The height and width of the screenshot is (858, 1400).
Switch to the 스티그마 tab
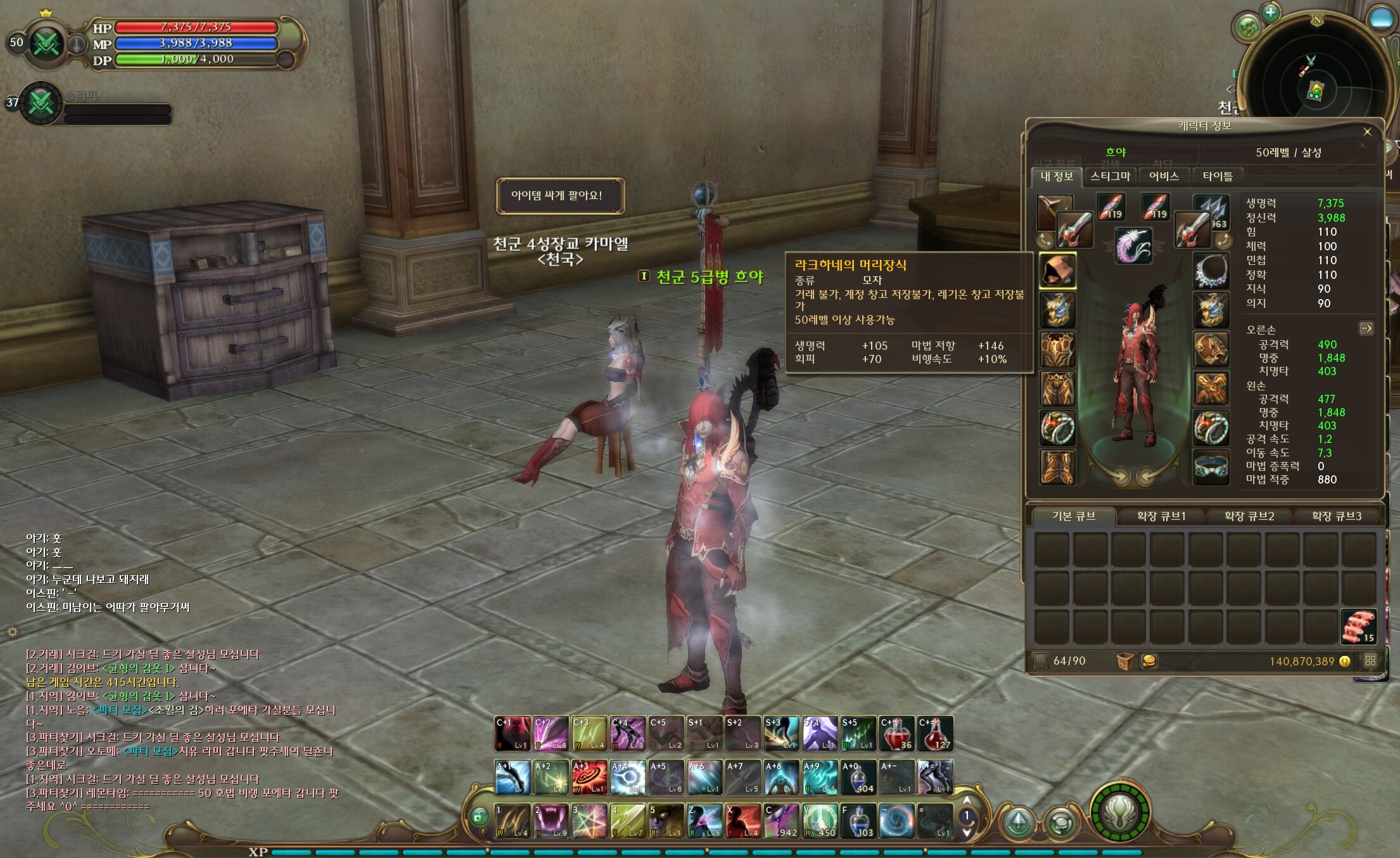click(1110, 176)
